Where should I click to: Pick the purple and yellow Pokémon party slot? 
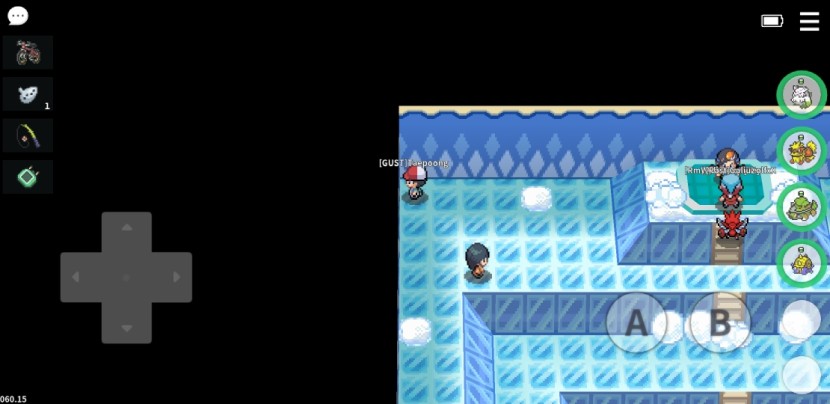[x=801, y=263]
